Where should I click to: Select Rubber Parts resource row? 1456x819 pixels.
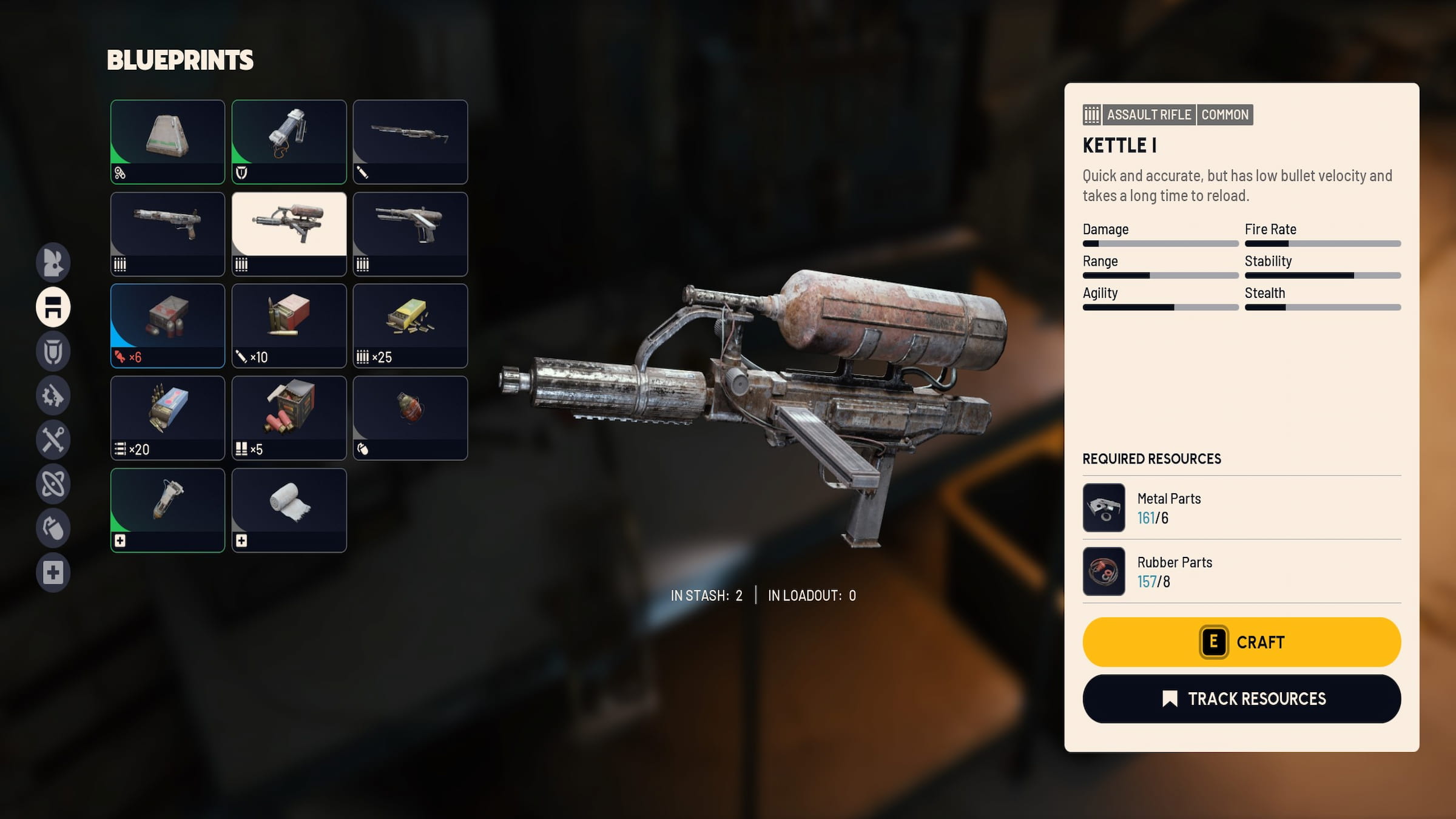tap(1241, 571)
